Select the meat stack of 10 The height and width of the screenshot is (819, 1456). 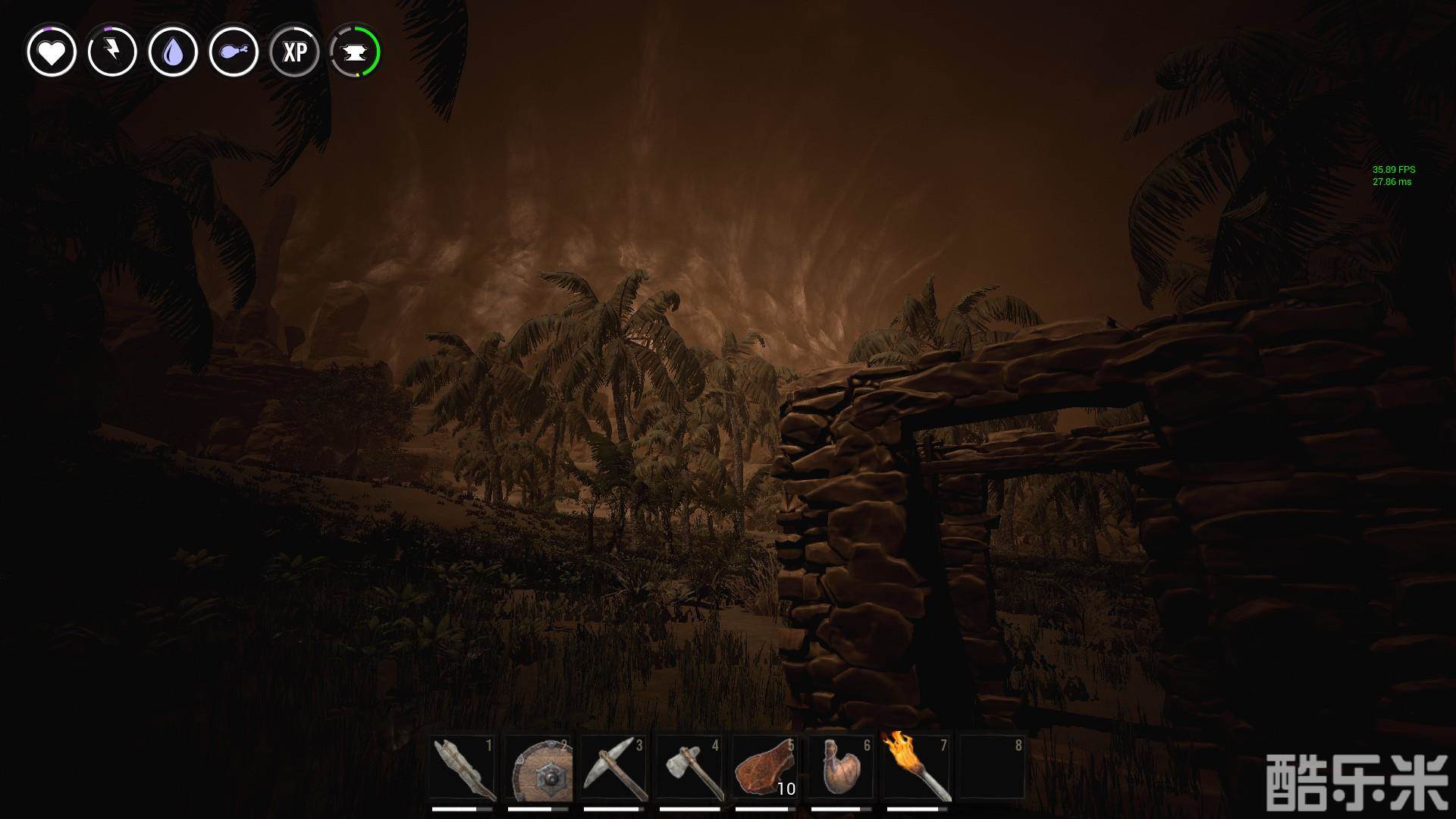pyautogui.click(x=765, y=768)
